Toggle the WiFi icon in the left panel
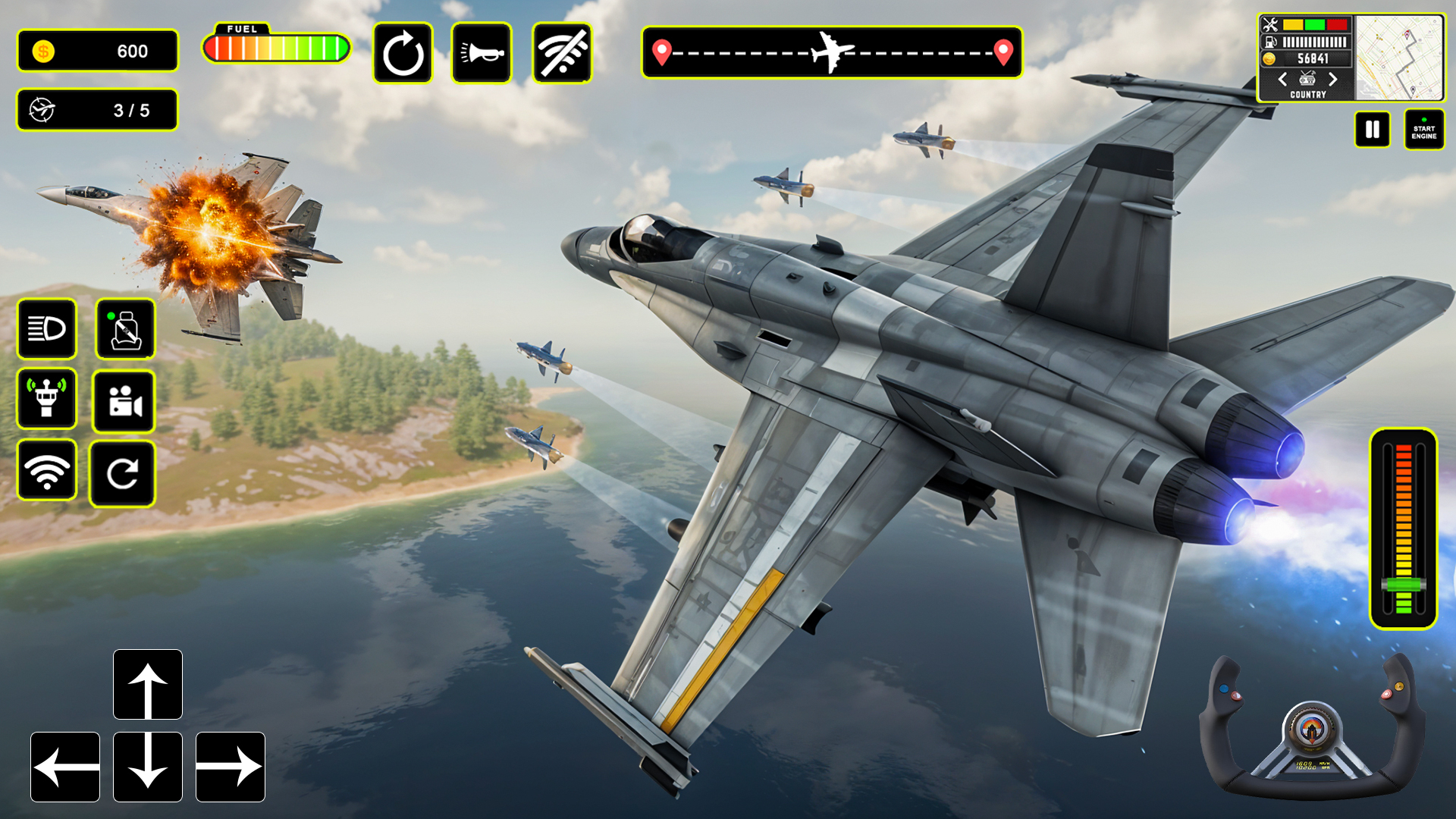The height and width of the screenshot is (819, 1456). [x=47, y=472]
